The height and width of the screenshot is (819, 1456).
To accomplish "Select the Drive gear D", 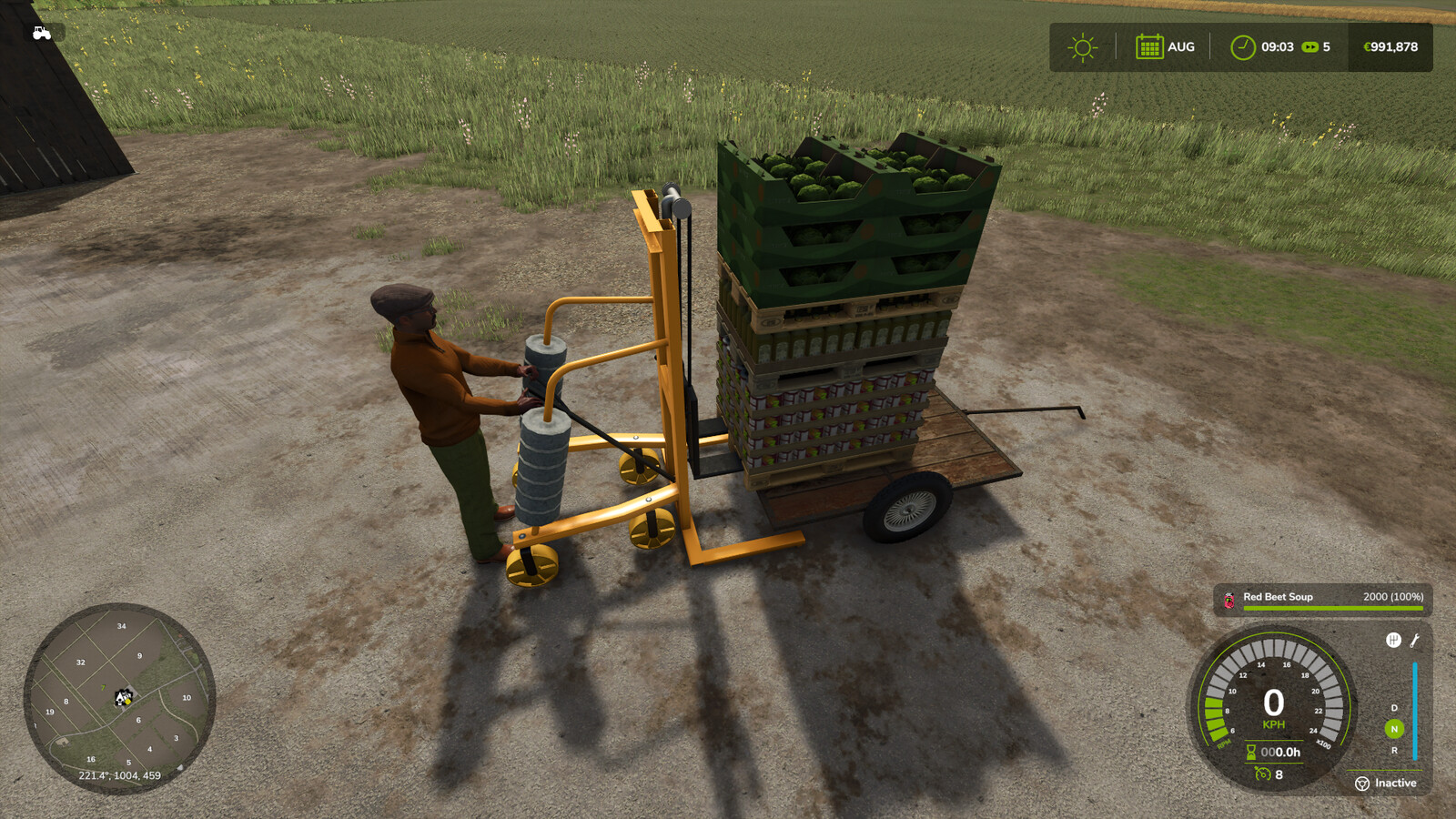I will point(1393,707).
